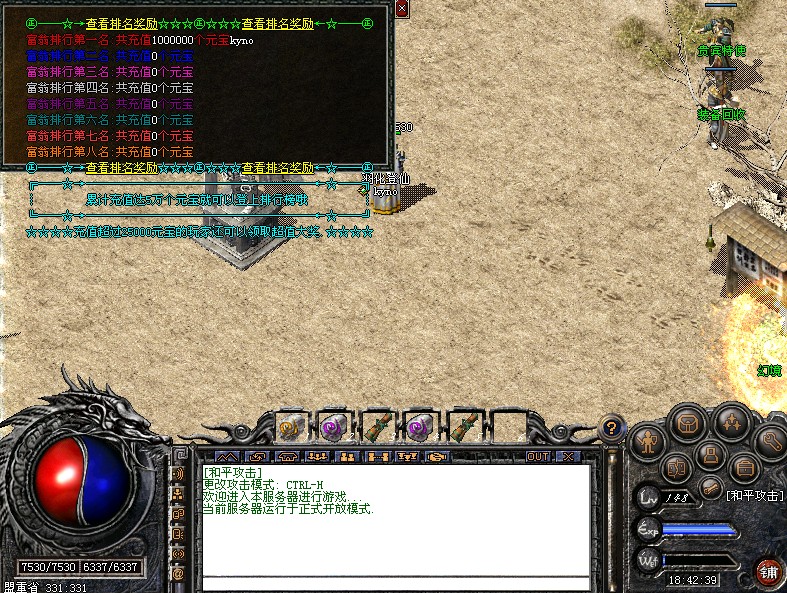This screenshot has height=593, width=787.
Task: Open settings with the large wrench icon
Action: tap(769, 440)
